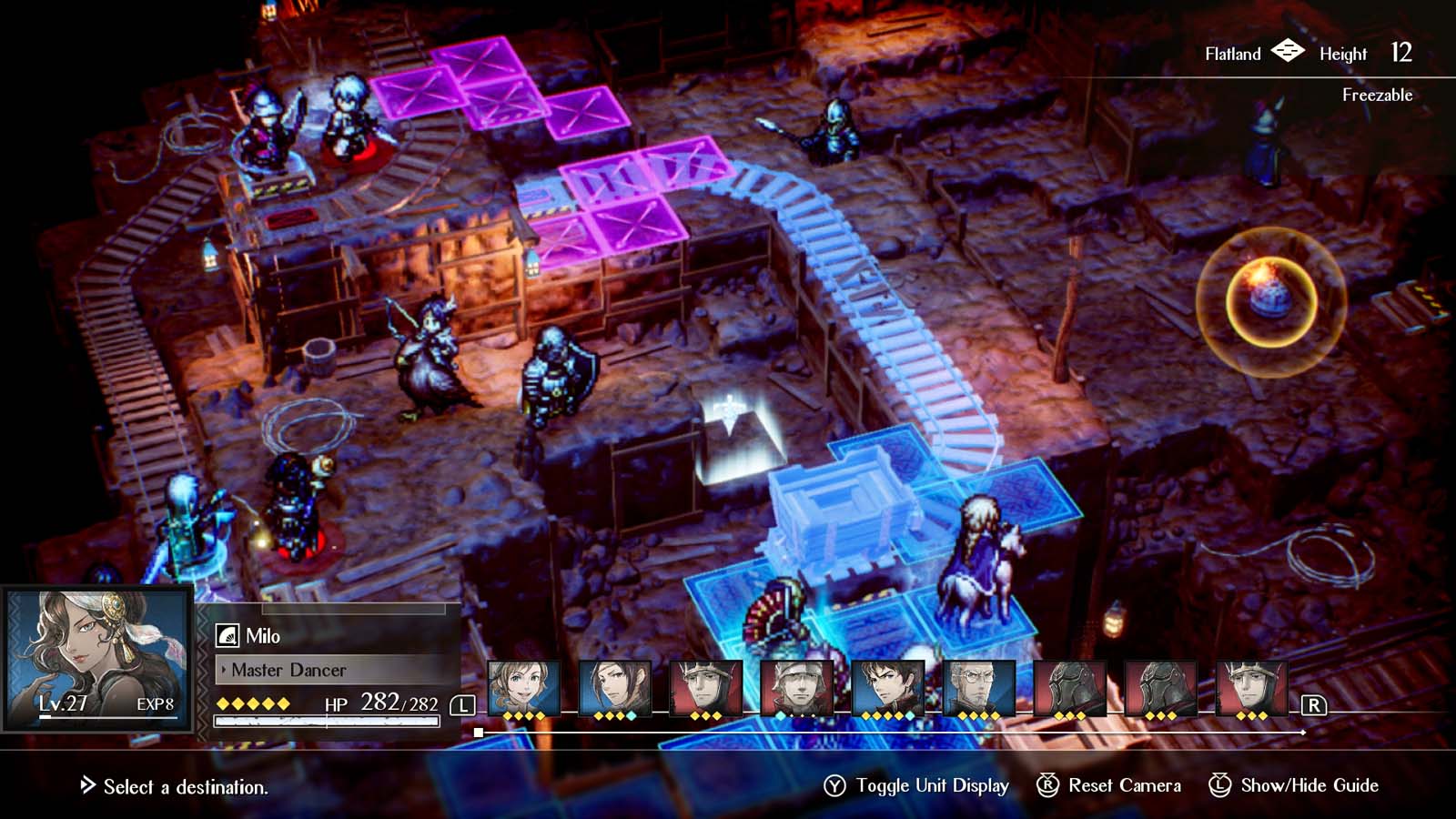Click the Freezable status label
The image size is (1456, 819).
(1377, 93)
